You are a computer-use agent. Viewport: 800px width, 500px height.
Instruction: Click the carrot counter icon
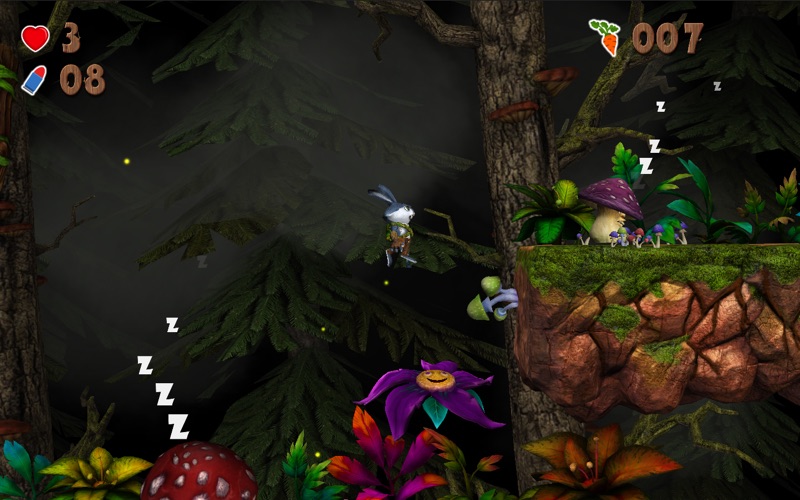click(x=605, y=37)
